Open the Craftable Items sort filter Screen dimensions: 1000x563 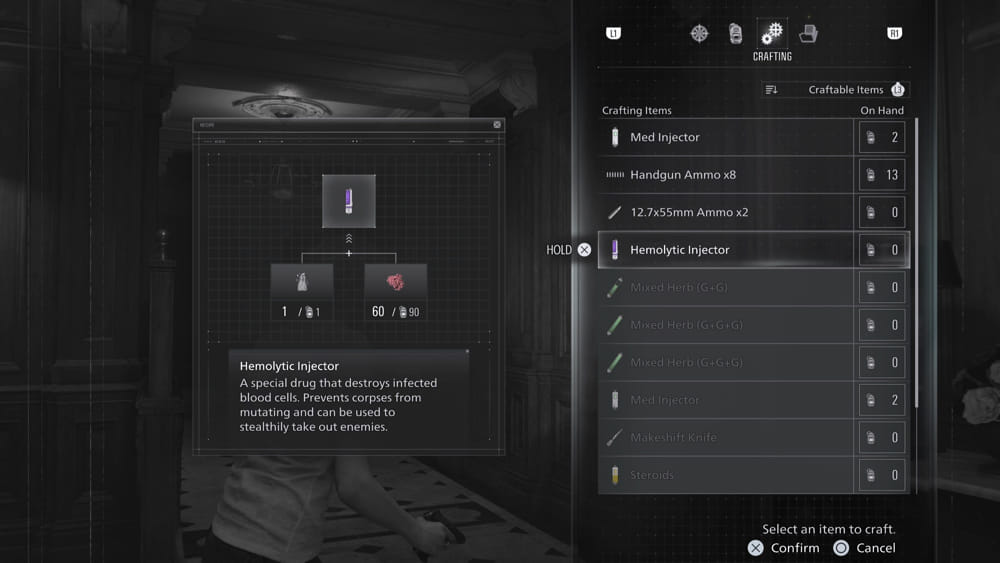coord(834,90)
